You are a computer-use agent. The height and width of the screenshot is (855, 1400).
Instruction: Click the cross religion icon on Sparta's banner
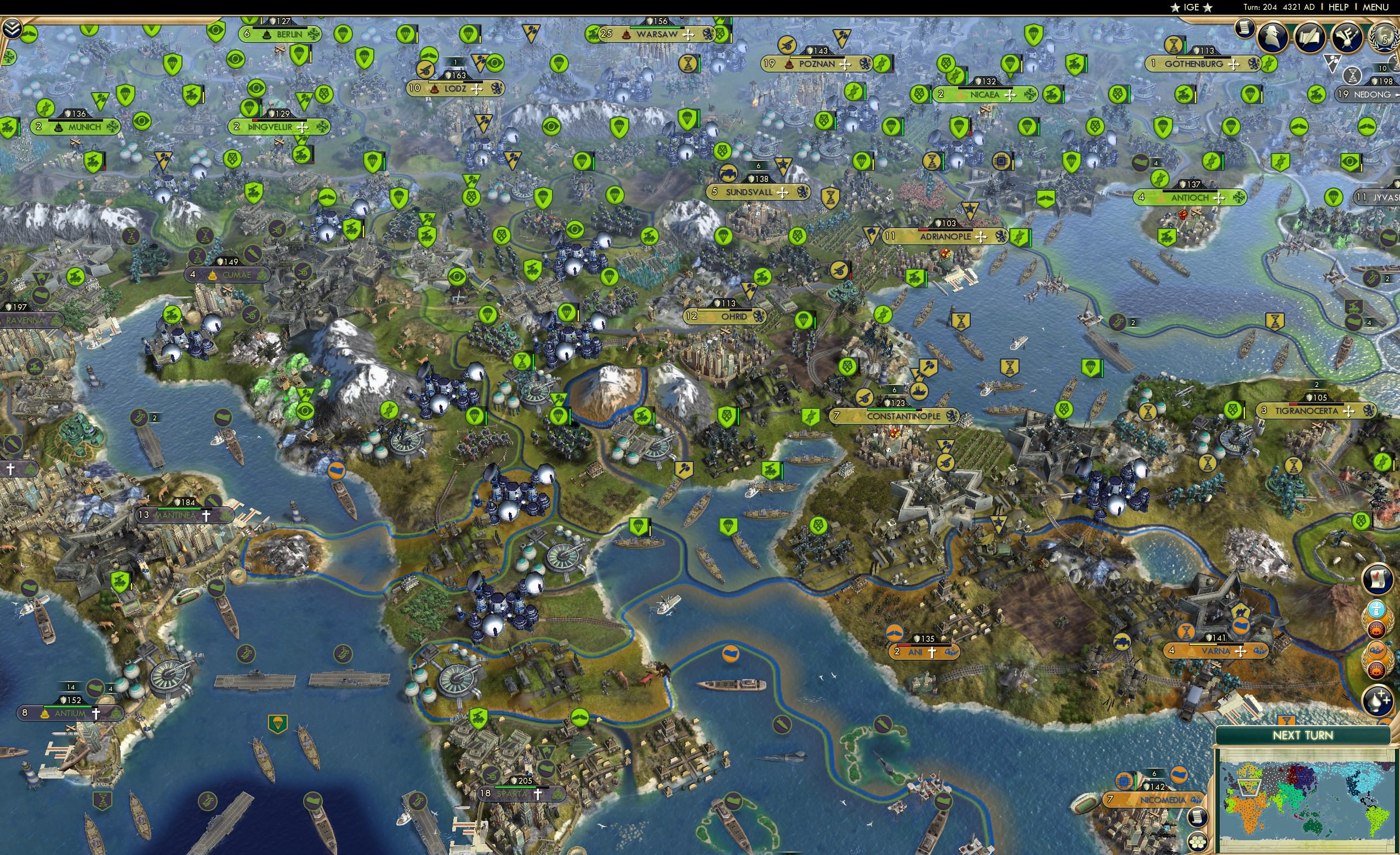[x=538, y=794]
